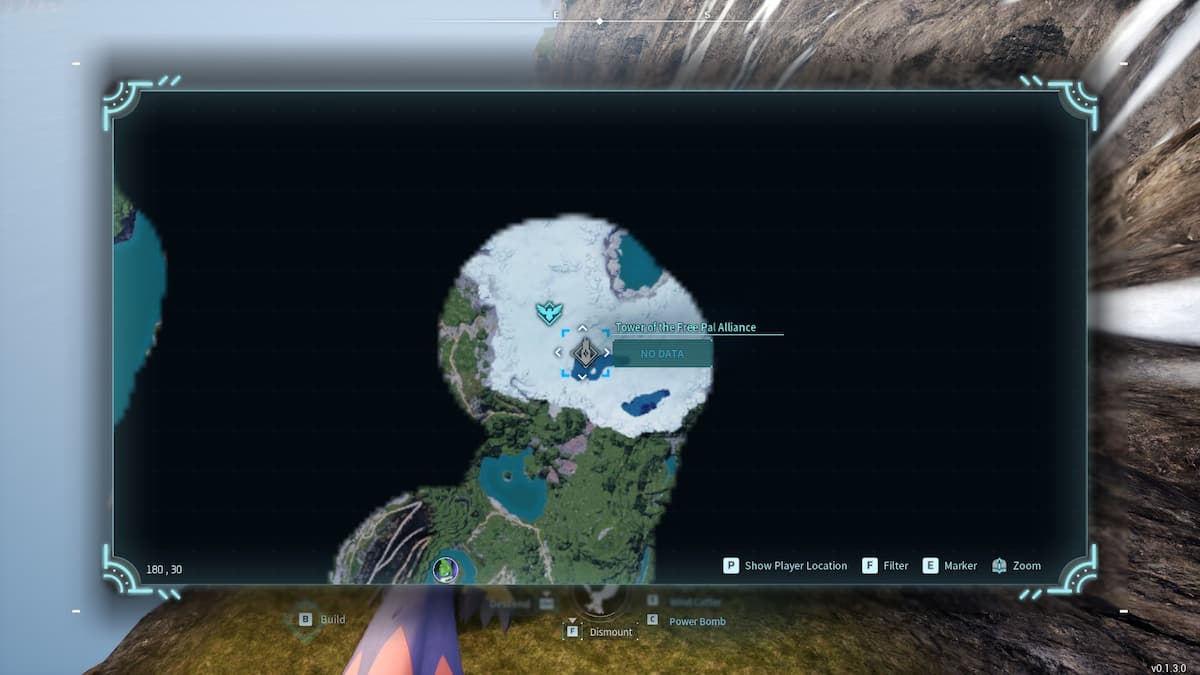
Task: Click the eagle fast travel marker
Action: tap(546, 314)
